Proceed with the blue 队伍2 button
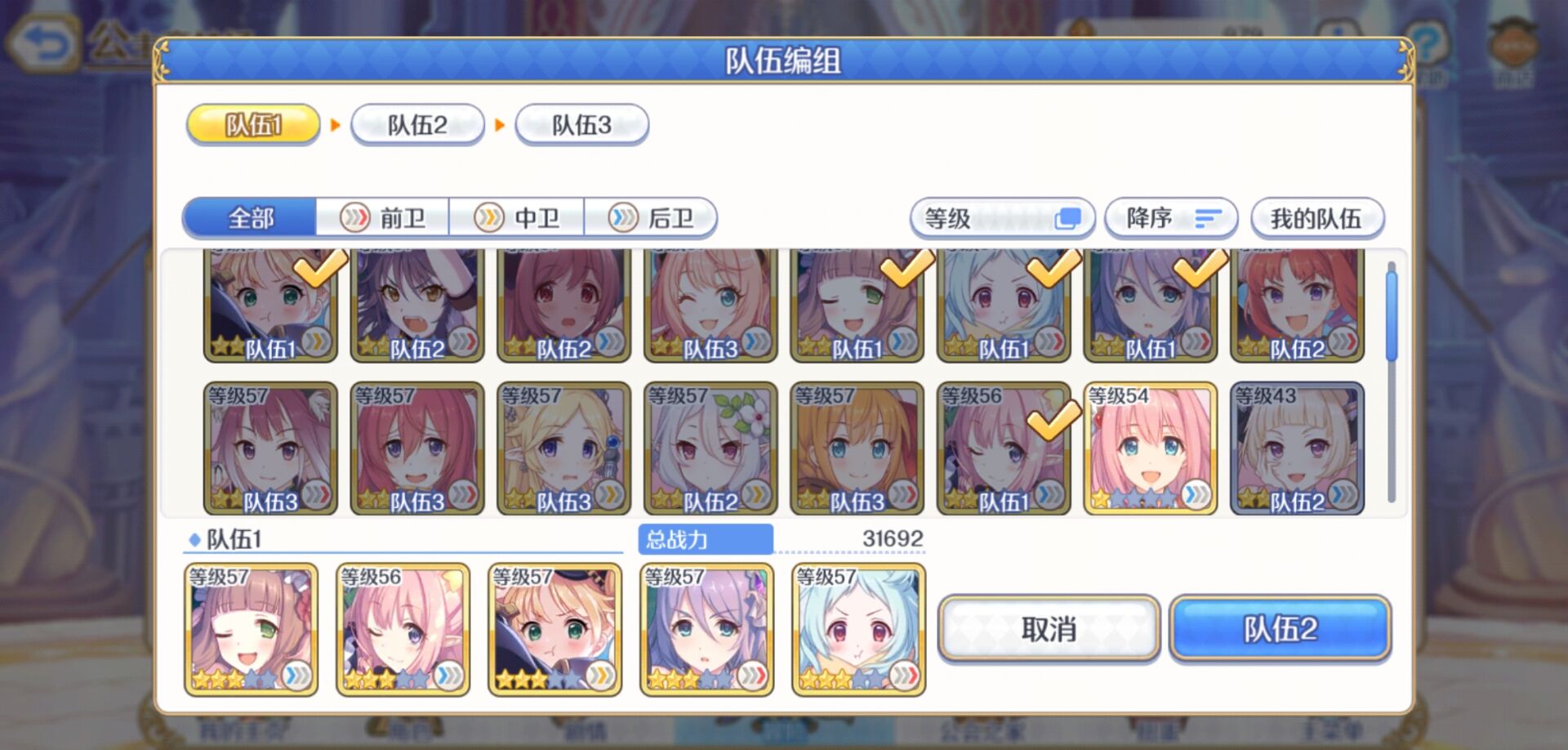 coord(1280,629)
